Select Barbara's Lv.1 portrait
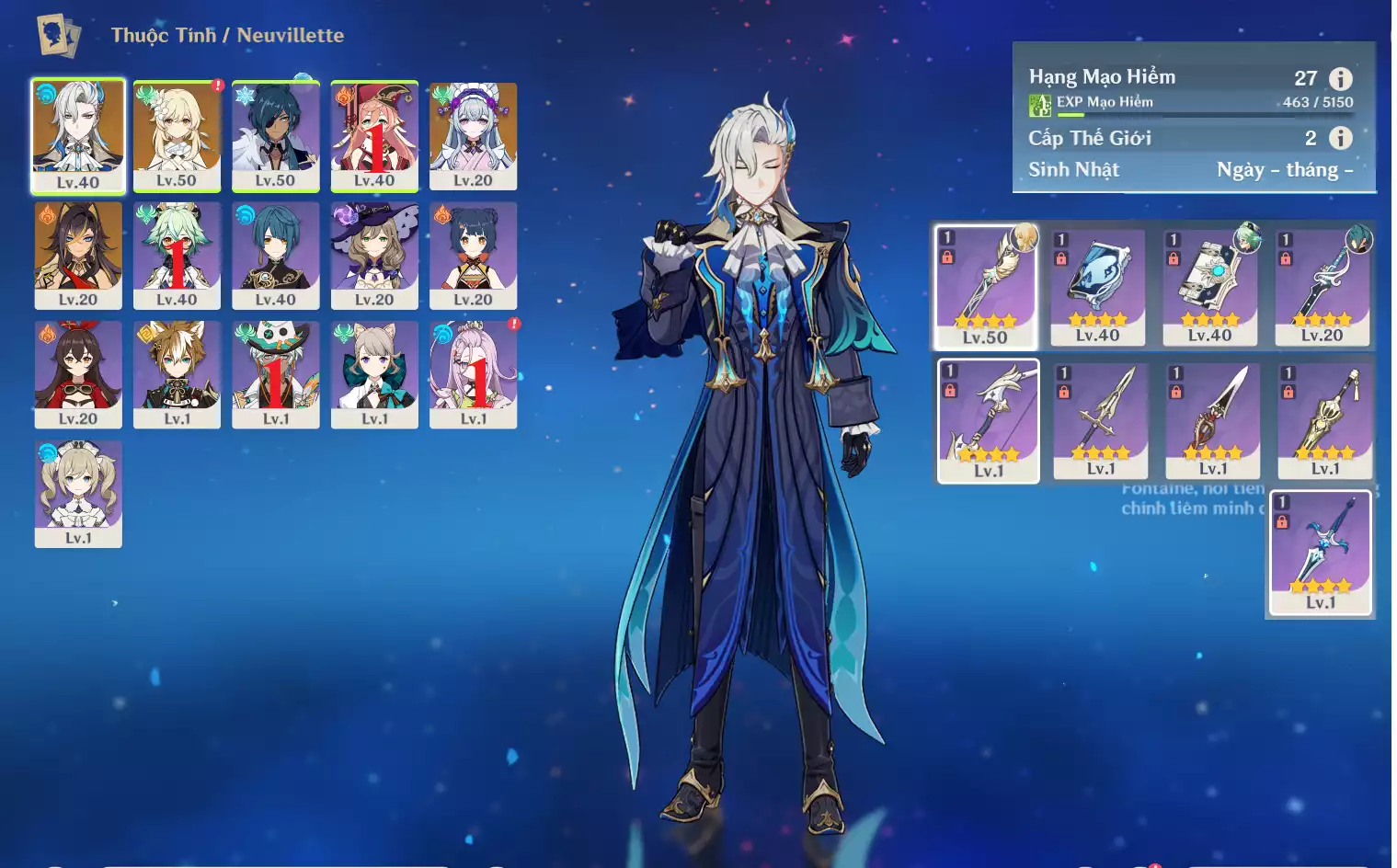Image resolution: width=1397 pixels, height=868 pixels. (78, 493)
